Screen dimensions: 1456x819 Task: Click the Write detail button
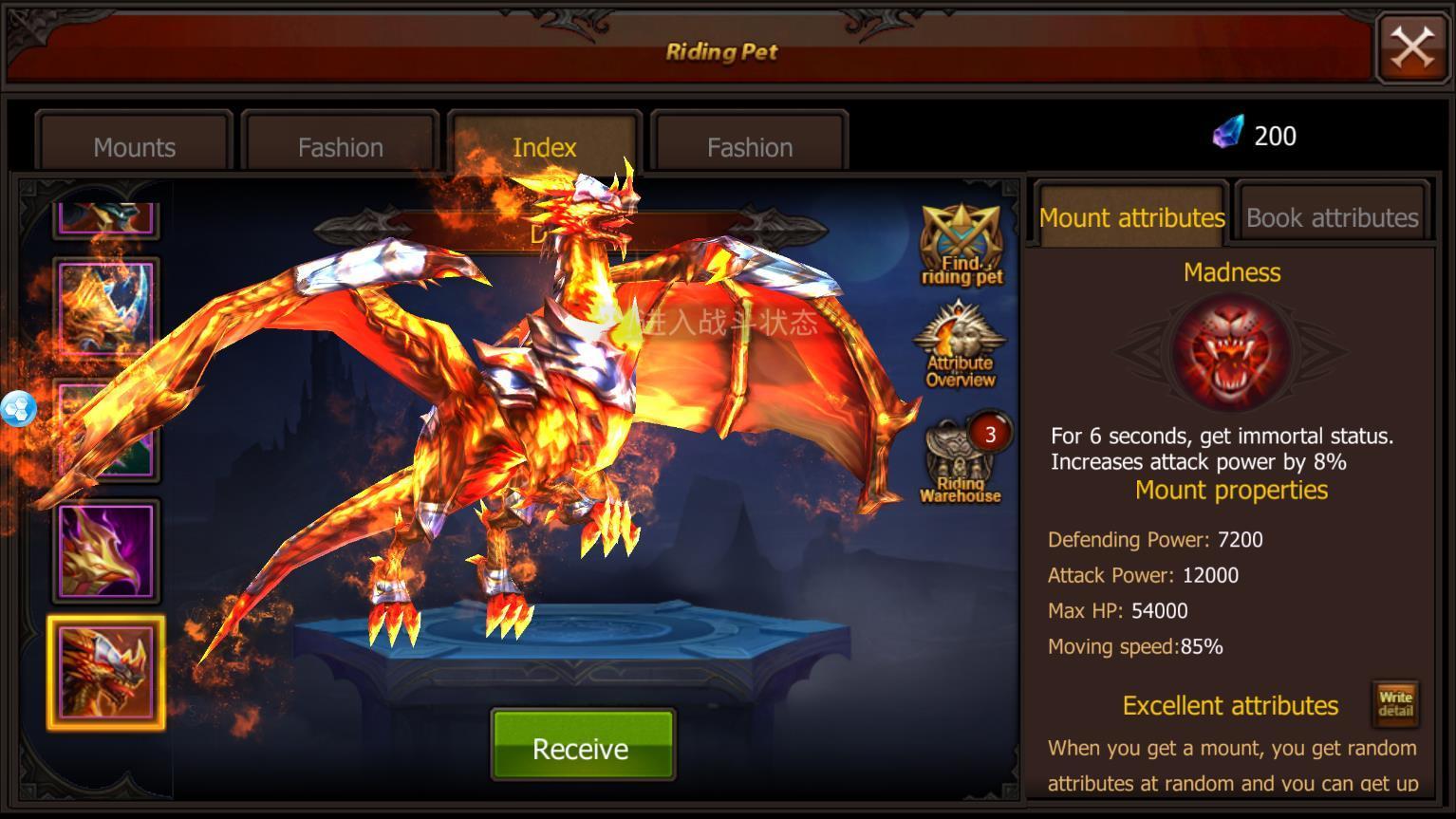(1394, 703)
